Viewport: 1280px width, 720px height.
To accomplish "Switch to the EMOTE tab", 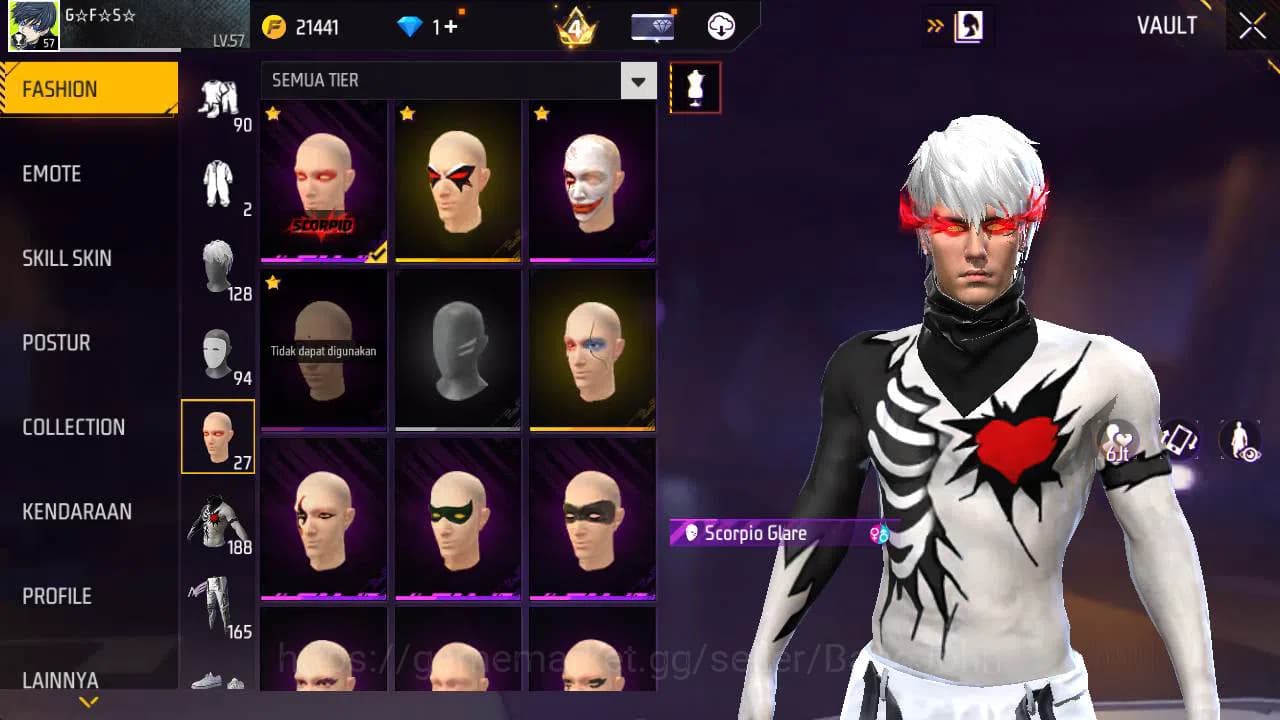I will tap(52, 174).
